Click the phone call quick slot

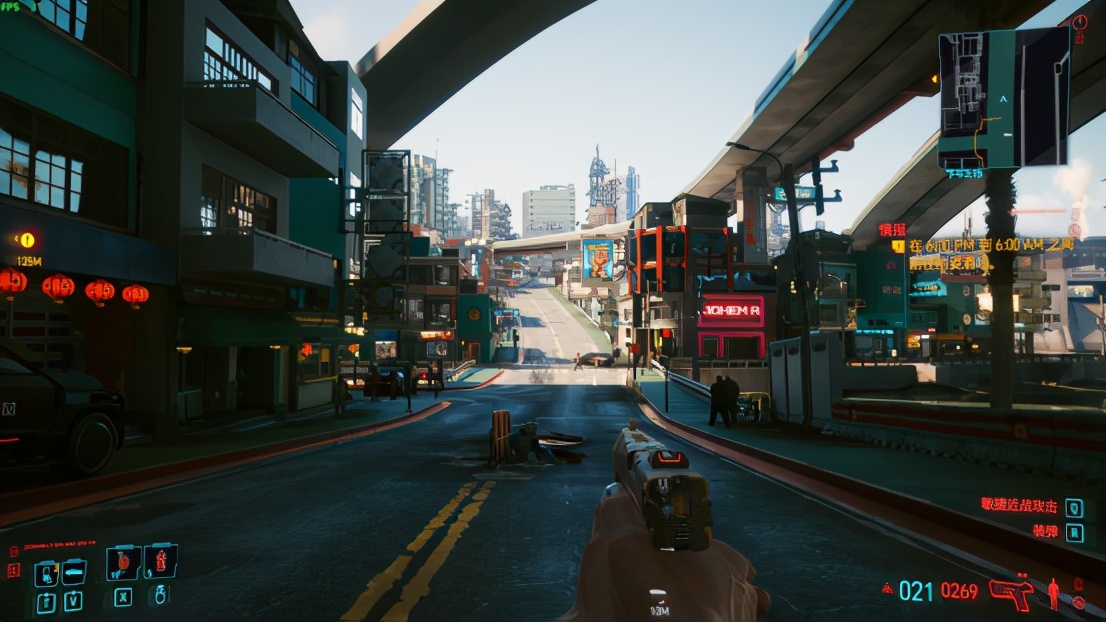[46, 574]
